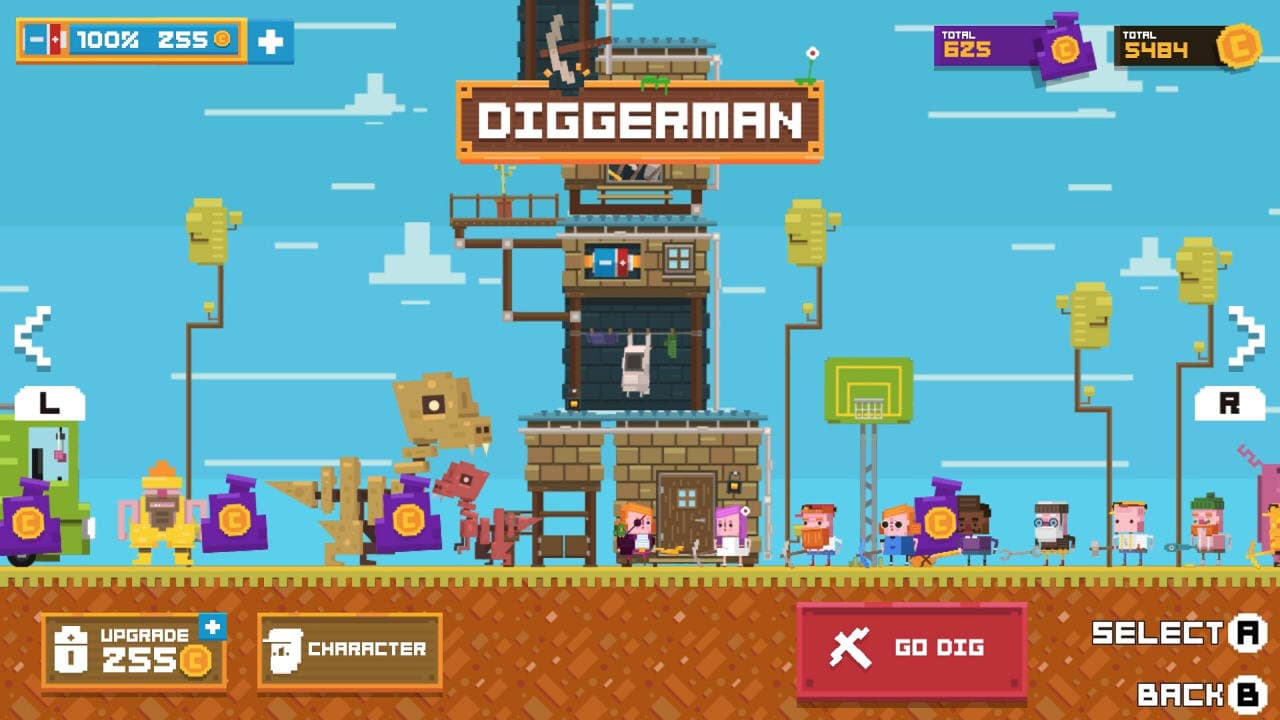Click the mug icon on CHARACTER button
The image size is (1280, 720).
point(285,653)
